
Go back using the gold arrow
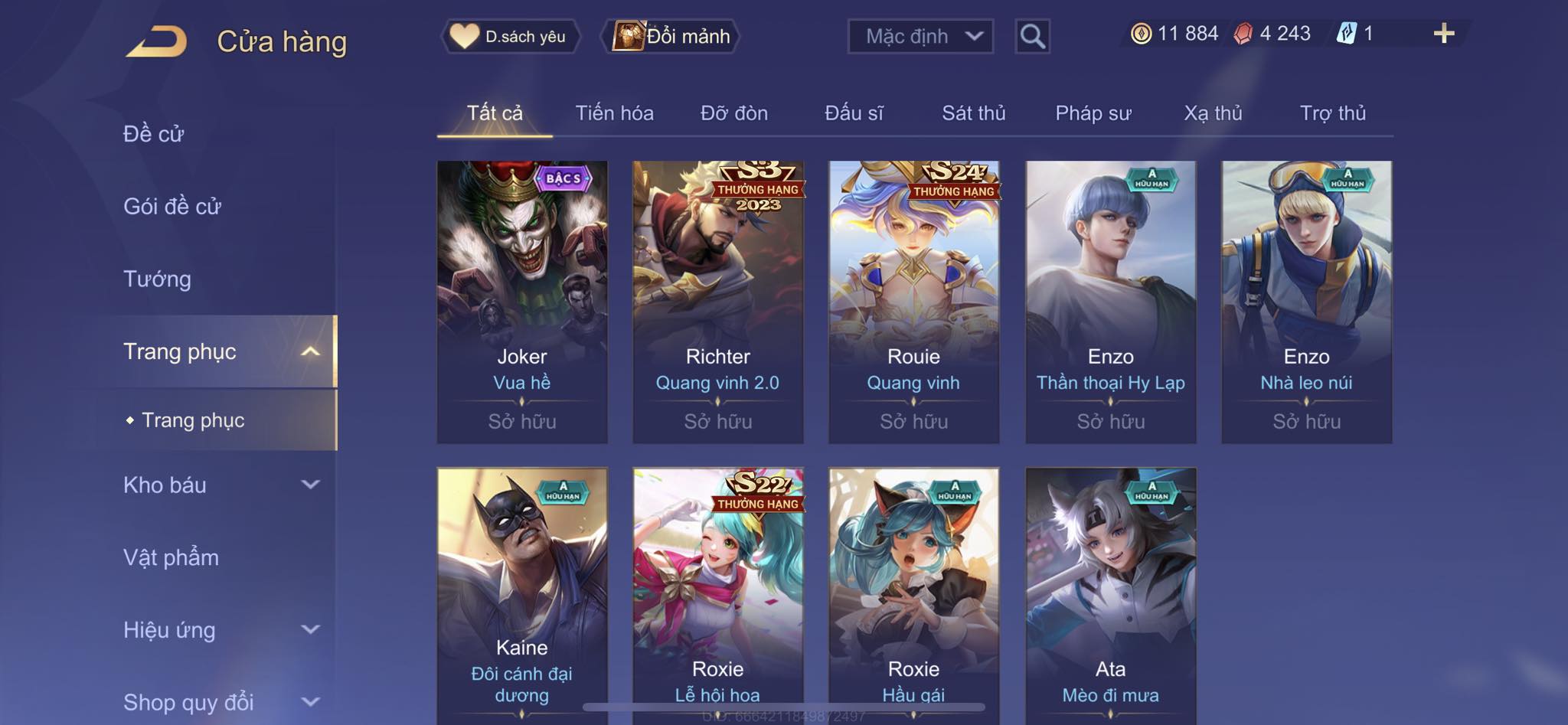(157, 41)
